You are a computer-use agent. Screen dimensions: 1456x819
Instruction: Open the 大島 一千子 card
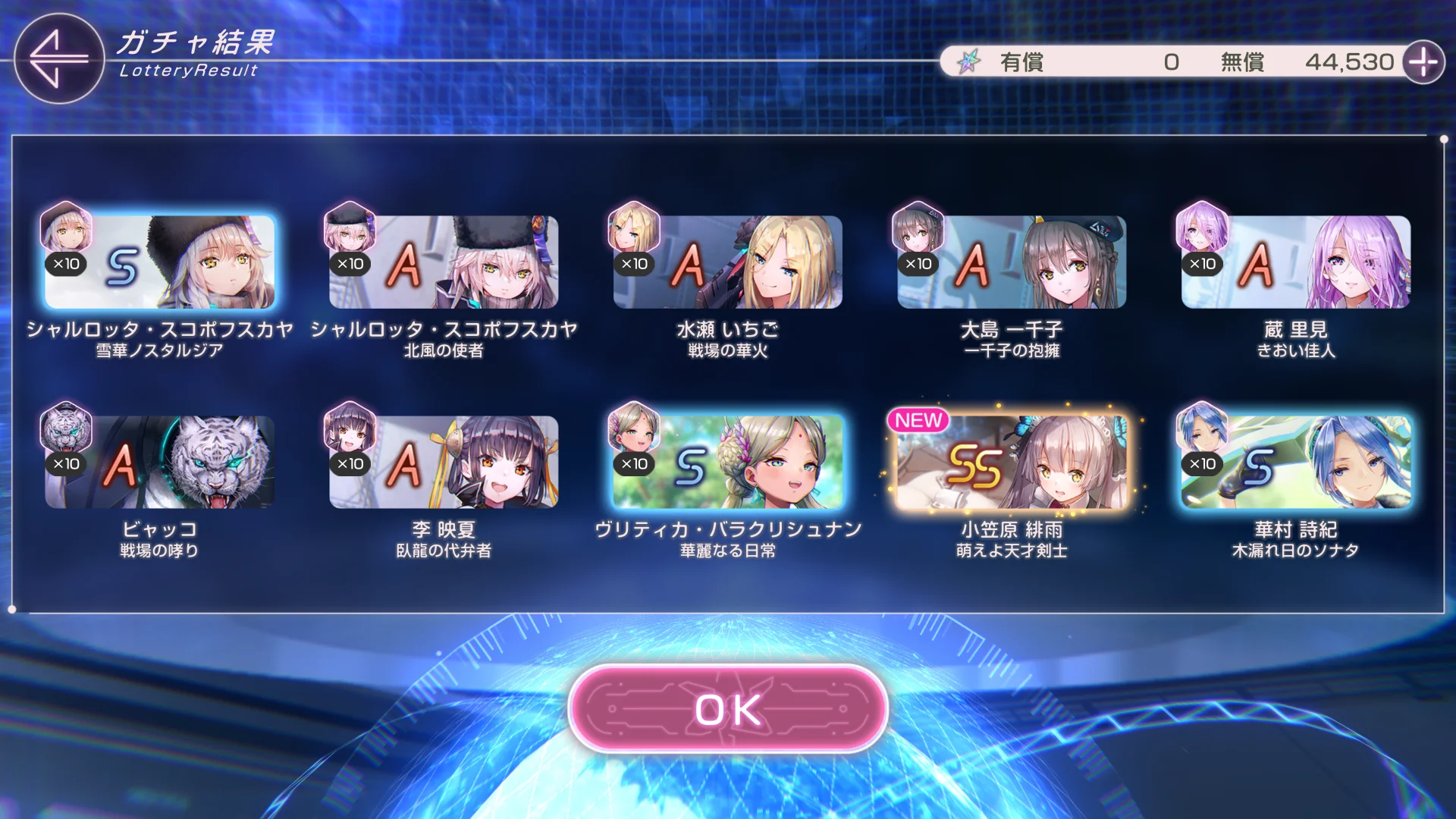(1012, 262)
